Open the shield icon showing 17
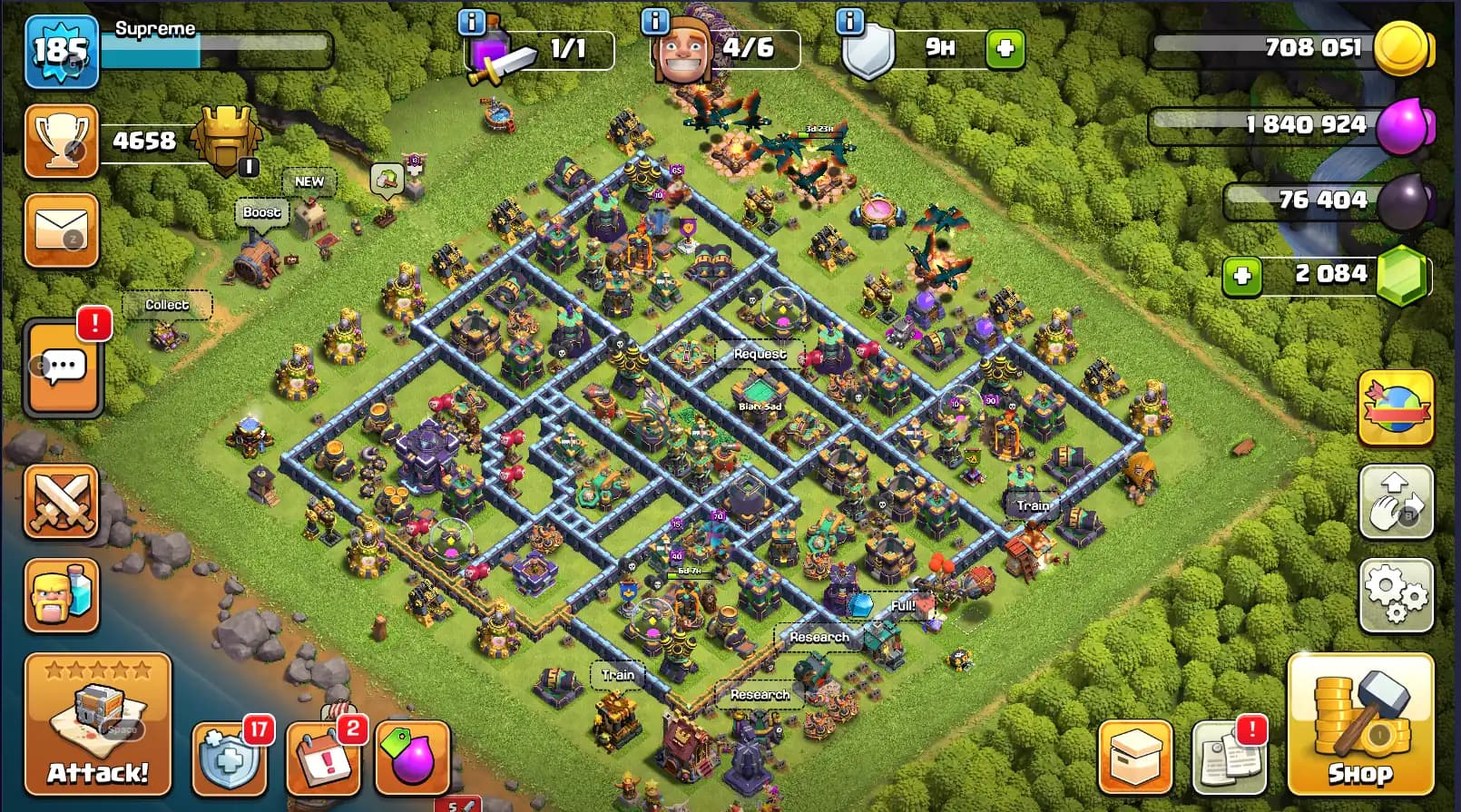 [x=230, y=759]
